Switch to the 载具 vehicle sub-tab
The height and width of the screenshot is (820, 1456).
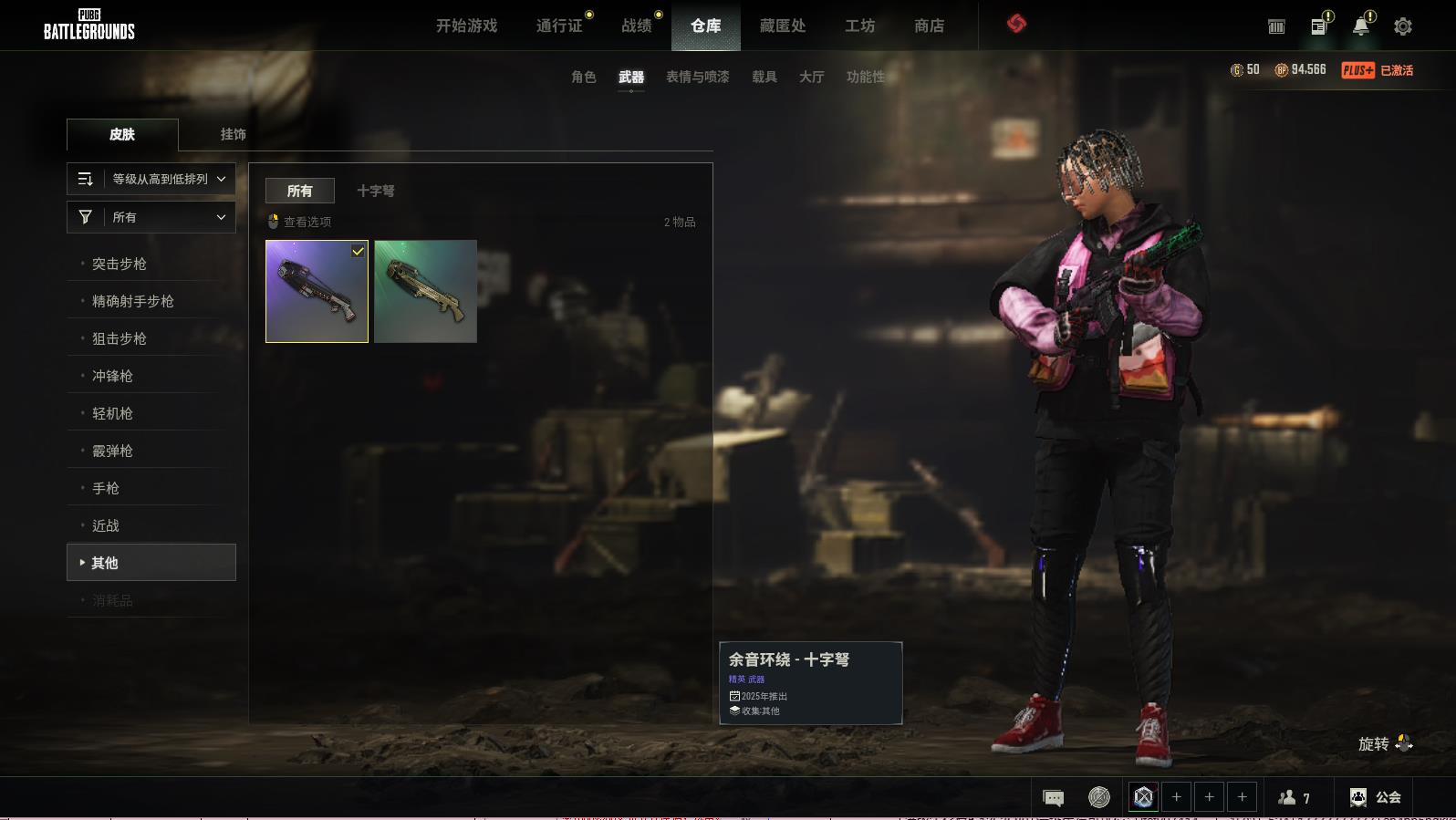(x=764, y=77)
